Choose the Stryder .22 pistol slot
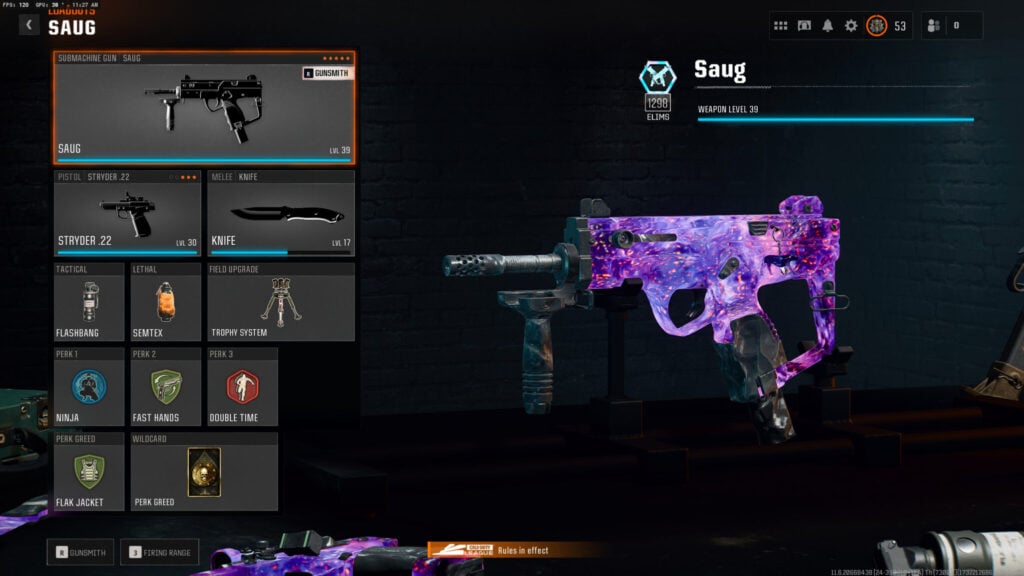This screenshot has height=576, width=1024. coord(127,213)
